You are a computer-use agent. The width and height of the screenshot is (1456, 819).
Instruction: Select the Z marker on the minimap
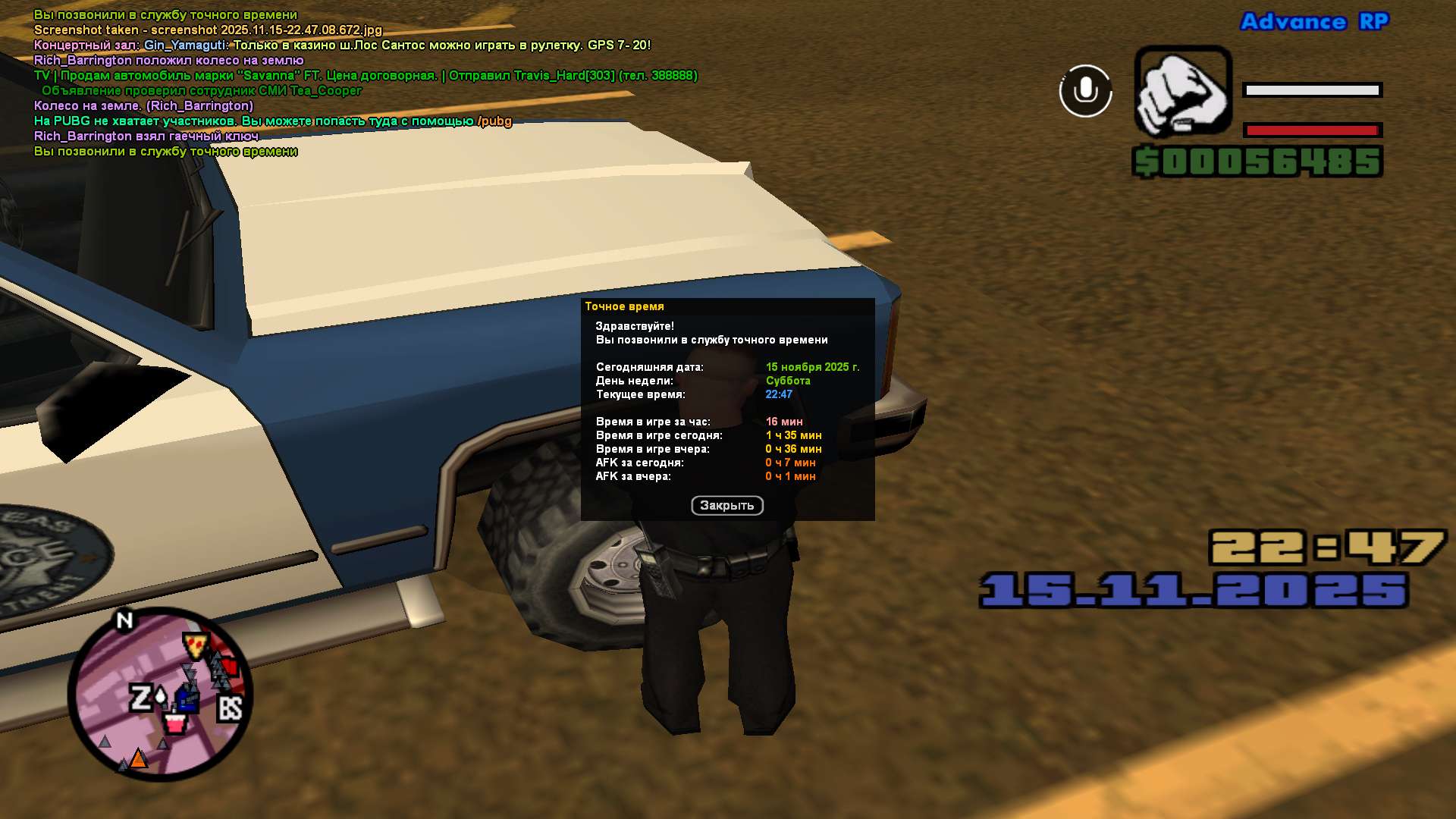(140, 698)
